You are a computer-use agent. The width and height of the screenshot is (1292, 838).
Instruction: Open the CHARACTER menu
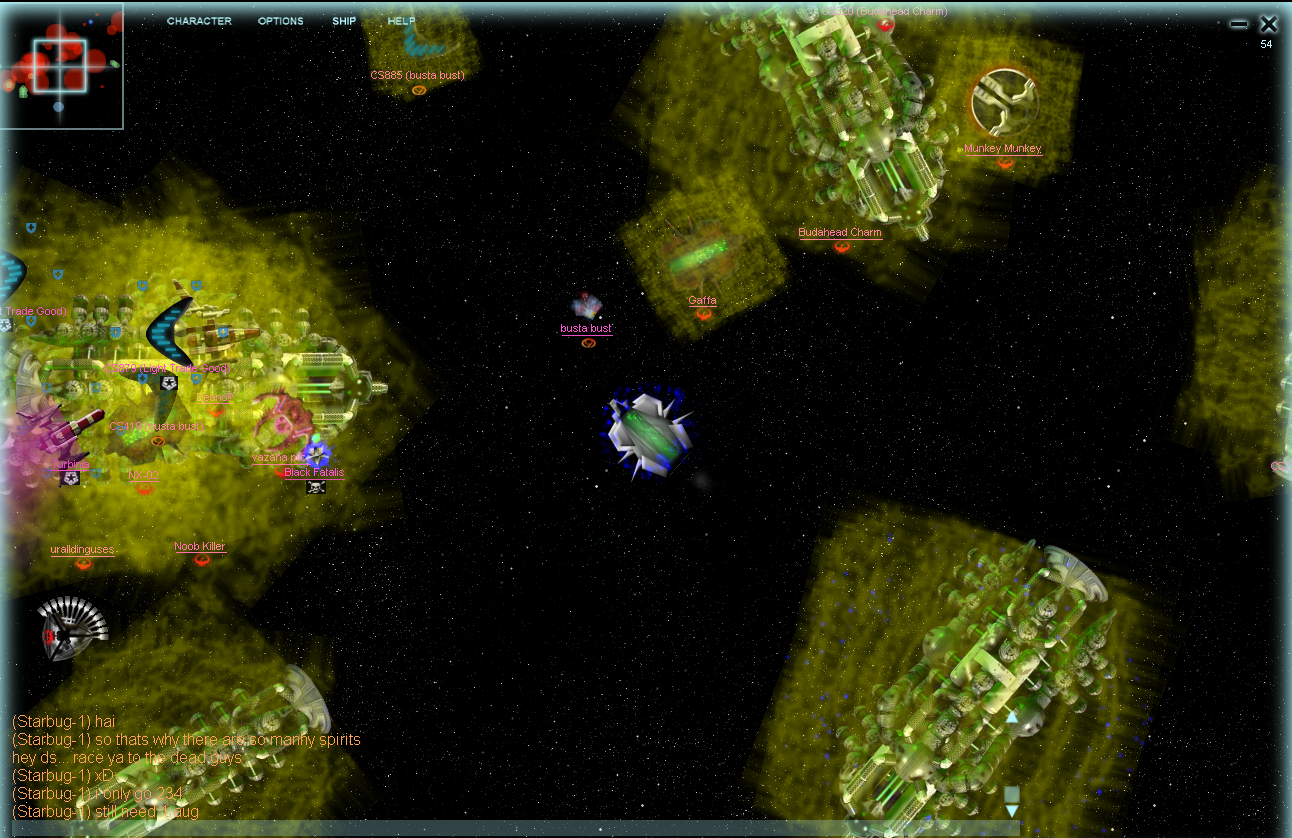[x=199, y=21]
